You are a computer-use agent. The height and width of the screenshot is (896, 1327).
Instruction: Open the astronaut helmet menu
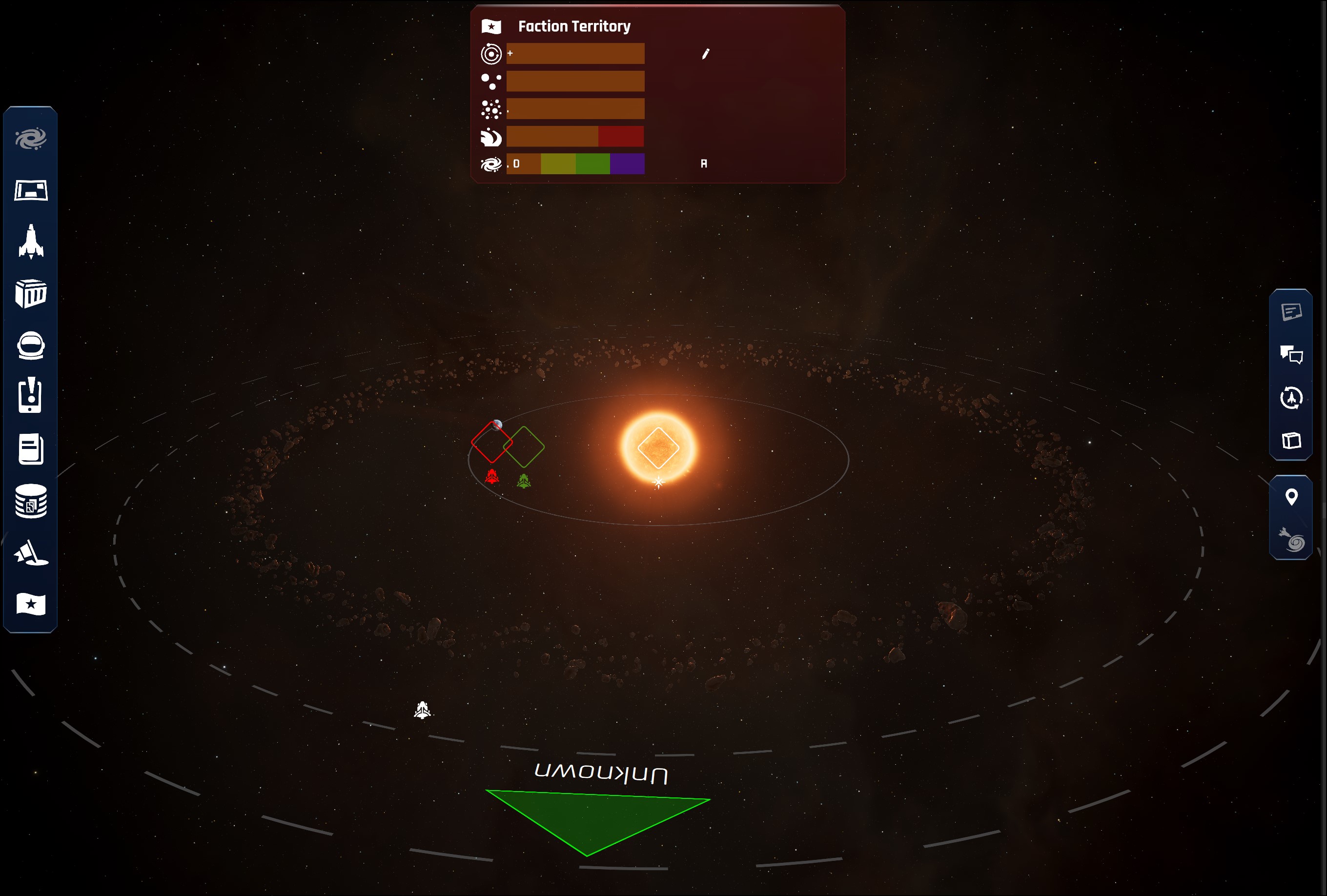(x=31, y=346)
